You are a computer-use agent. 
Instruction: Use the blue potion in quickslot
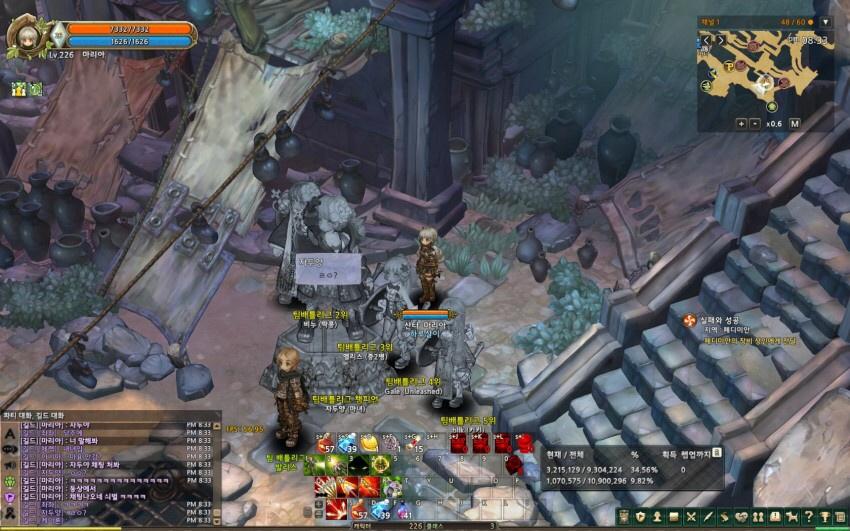point(348,443)
